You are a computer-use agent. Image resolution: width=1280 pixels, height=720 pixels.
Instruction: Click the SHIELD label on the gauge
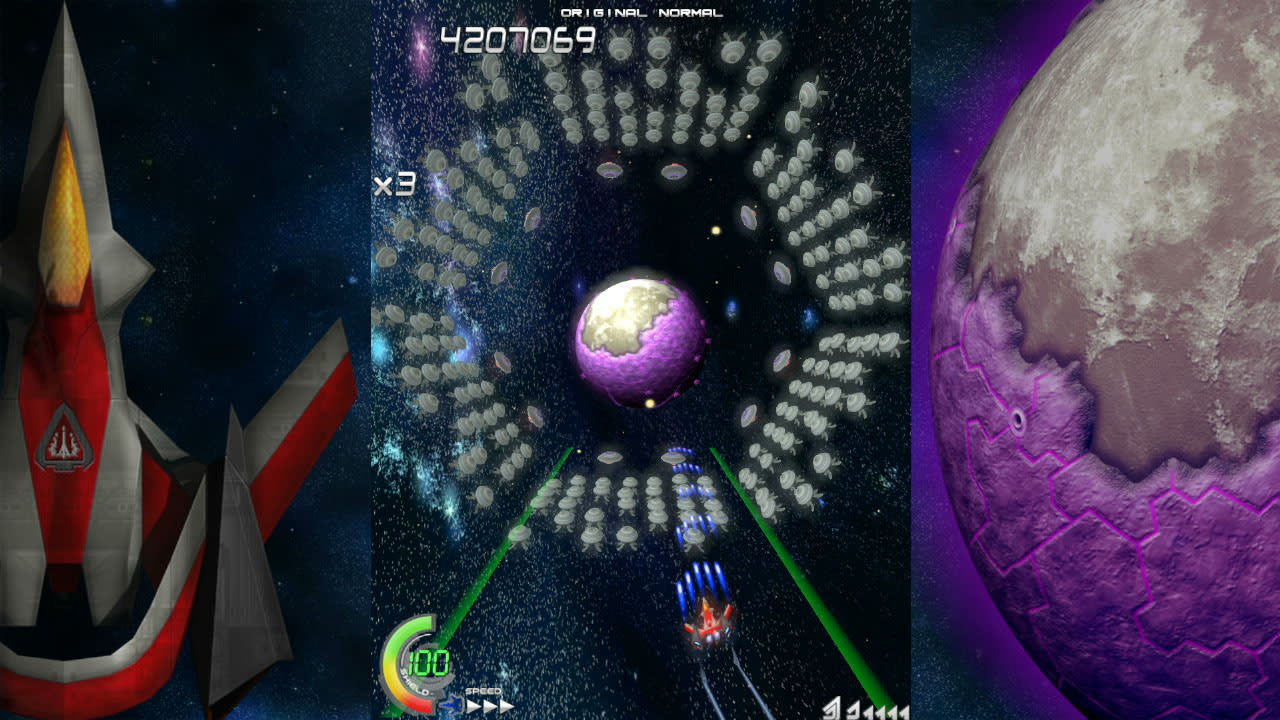tap(415, 683)
